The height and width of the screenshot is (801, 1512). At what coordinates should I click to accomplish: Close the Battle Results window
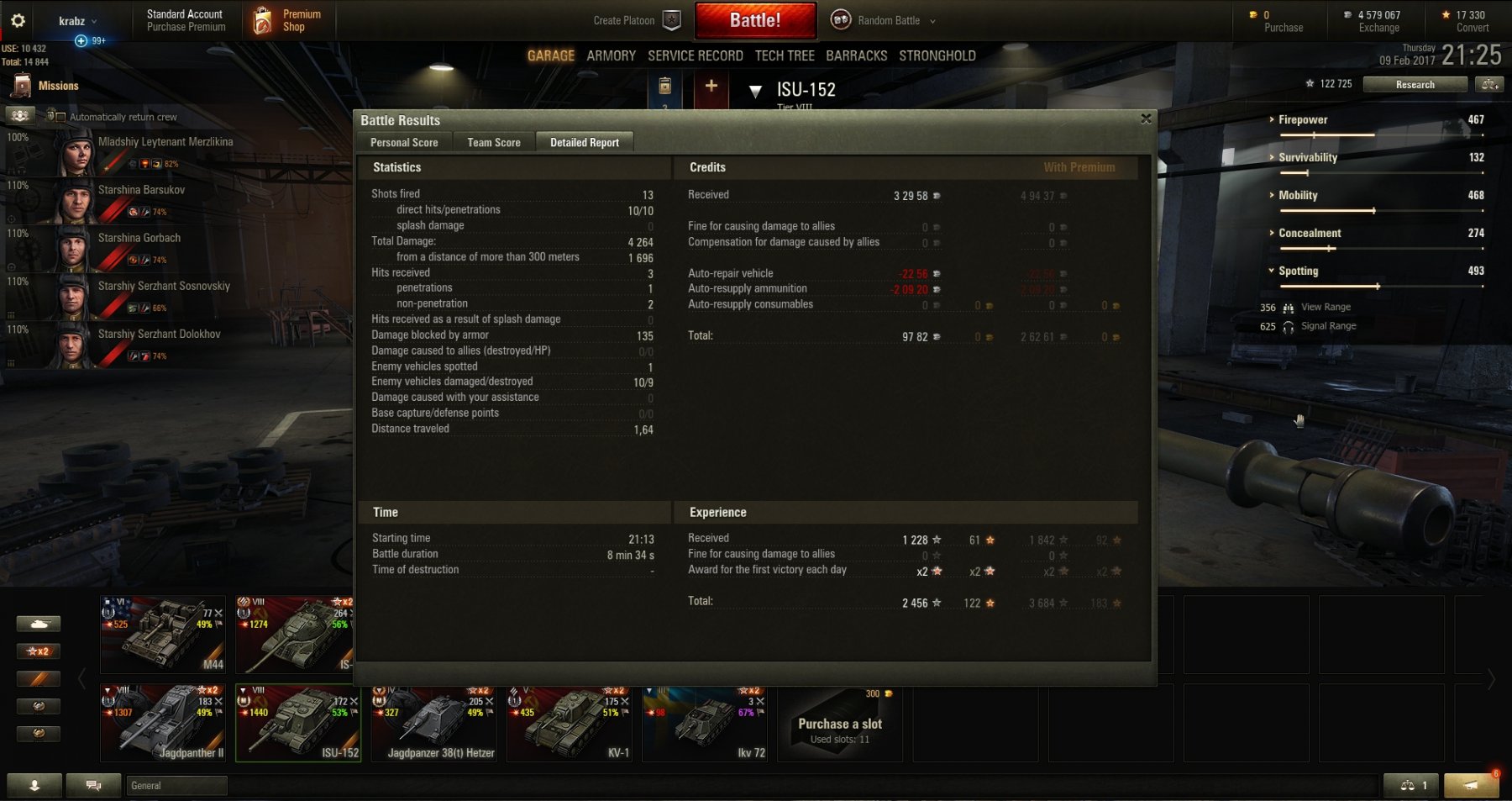pyautogui.click(x=1146, y=119)
